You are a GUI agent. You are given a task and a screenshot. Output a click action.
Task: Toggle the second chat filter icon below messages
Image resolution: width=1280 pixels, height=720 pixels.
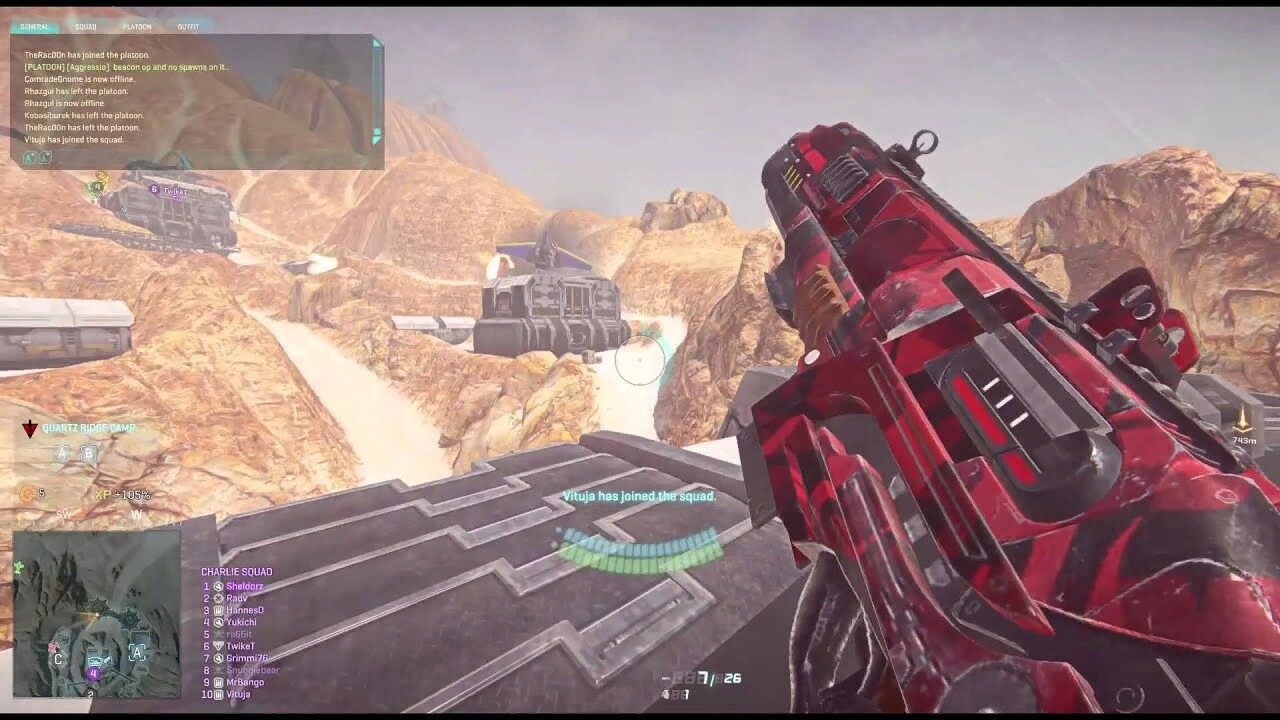(46, 158)
